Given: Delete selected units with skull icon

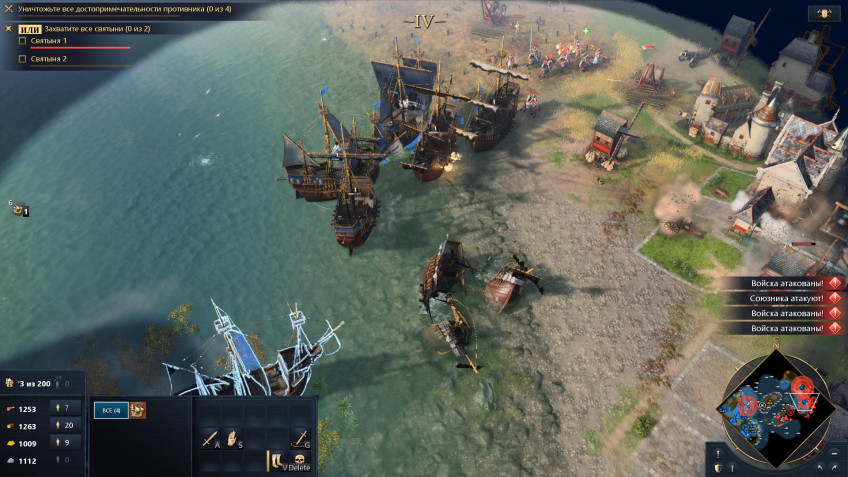Looking at the screenshot, I should pos(299,461).
